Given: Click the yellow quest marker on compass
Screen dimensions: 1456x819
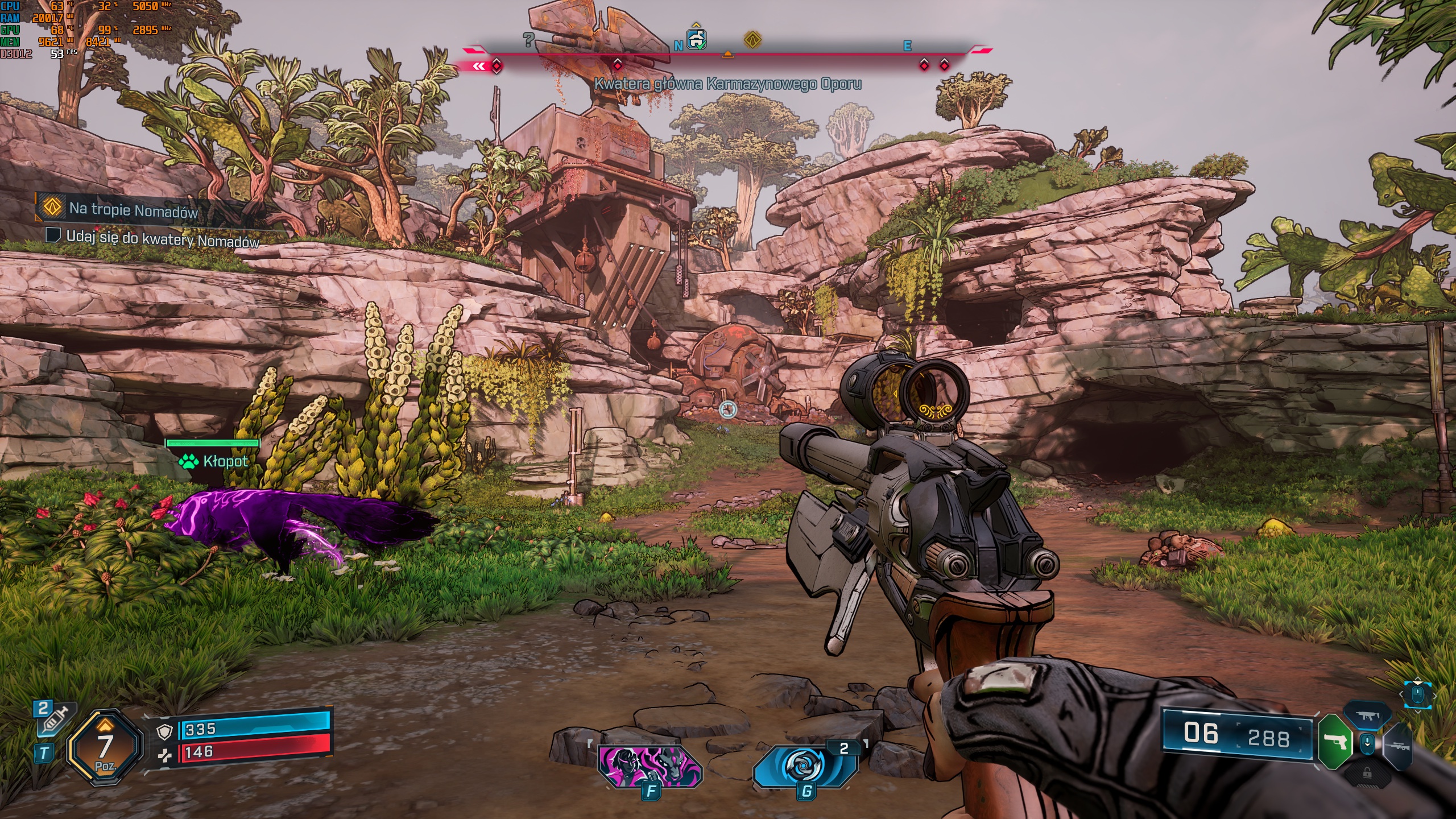Looking at the screenshot, I should tap(752, 40).
